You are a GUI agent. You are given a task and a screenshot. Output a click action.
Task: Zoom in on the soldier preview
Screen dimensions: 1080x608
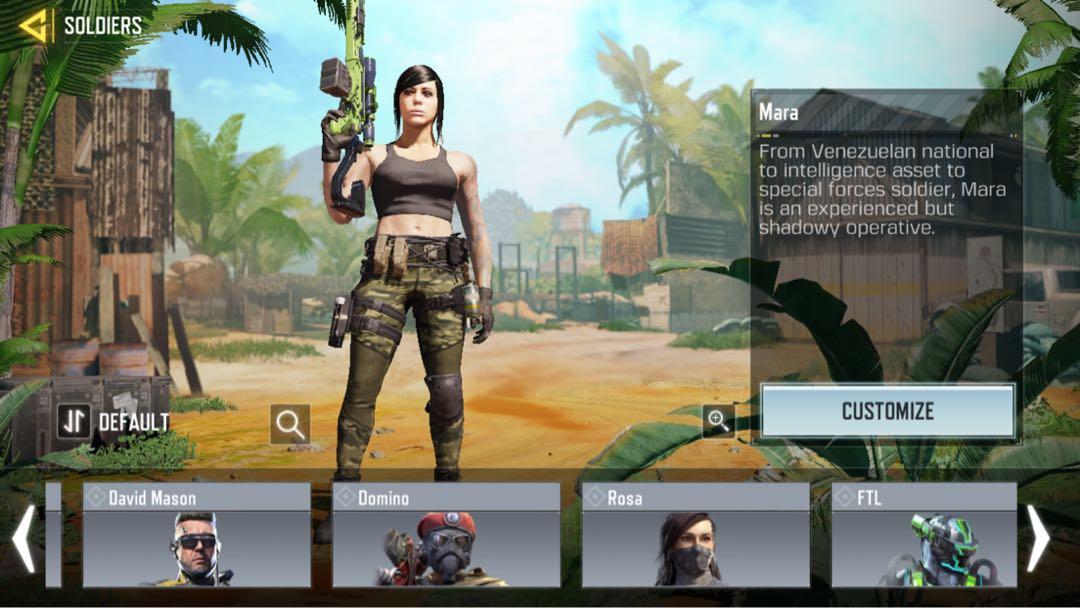(718, 420)
